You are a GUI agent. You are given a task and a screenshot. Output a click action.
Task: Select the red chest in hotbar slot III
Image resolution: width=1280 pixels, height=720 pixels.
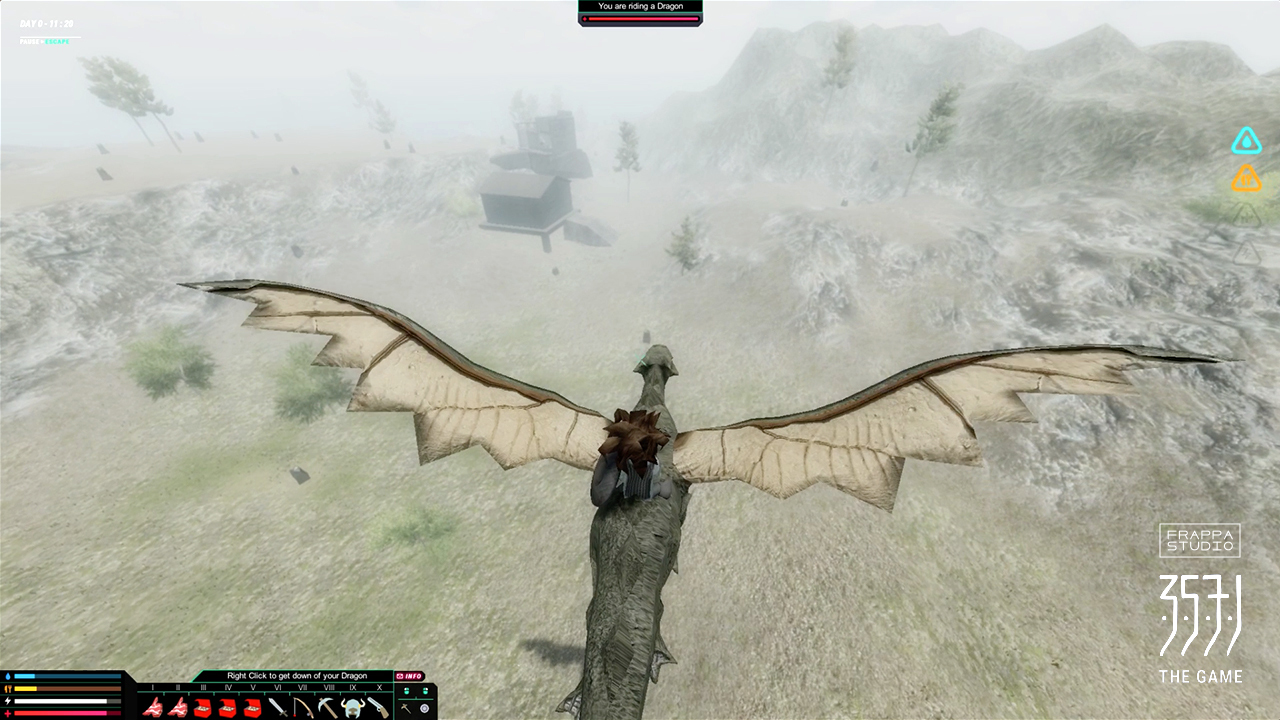203,707
